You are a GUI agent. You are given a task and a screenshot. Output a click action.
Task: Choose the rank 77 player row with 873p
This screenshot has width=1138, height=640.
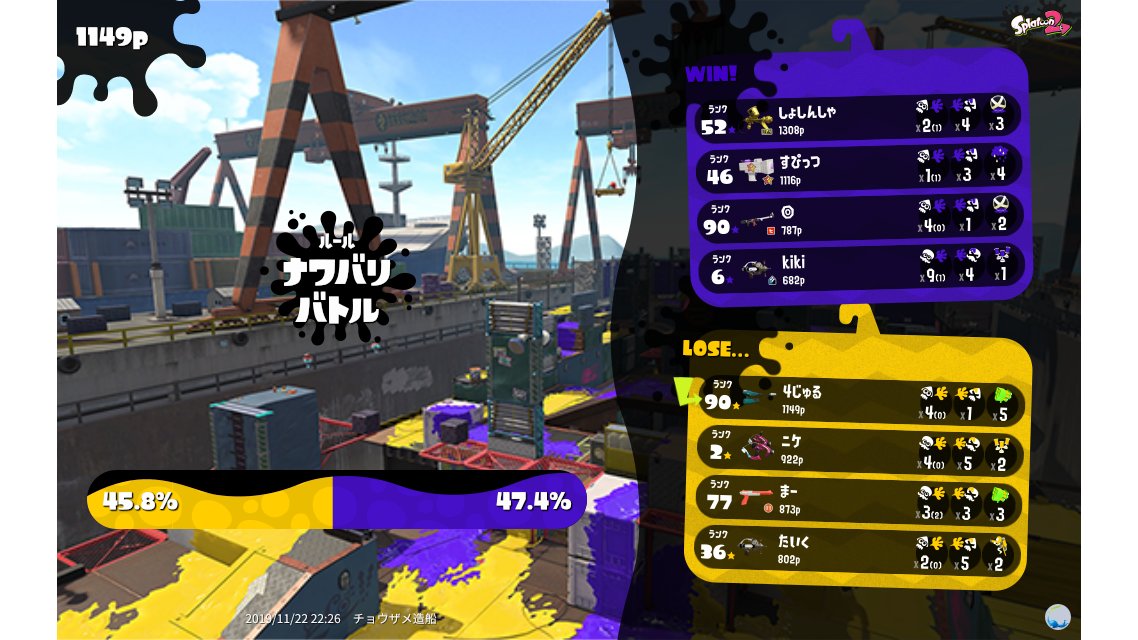tap(860, 500)
